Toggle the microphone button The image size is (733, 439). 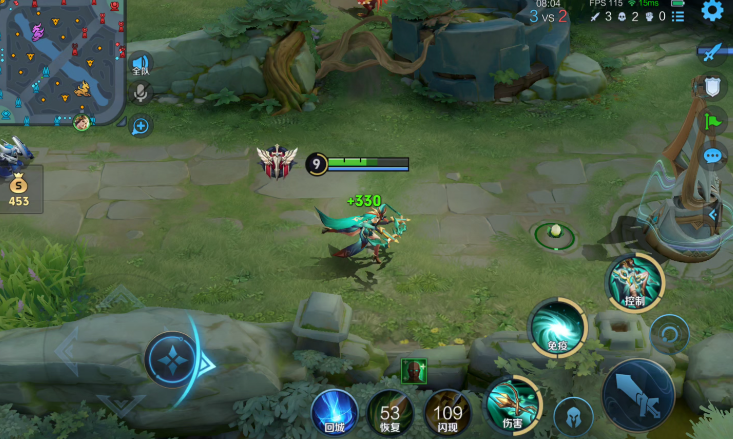tap(141, 94)
